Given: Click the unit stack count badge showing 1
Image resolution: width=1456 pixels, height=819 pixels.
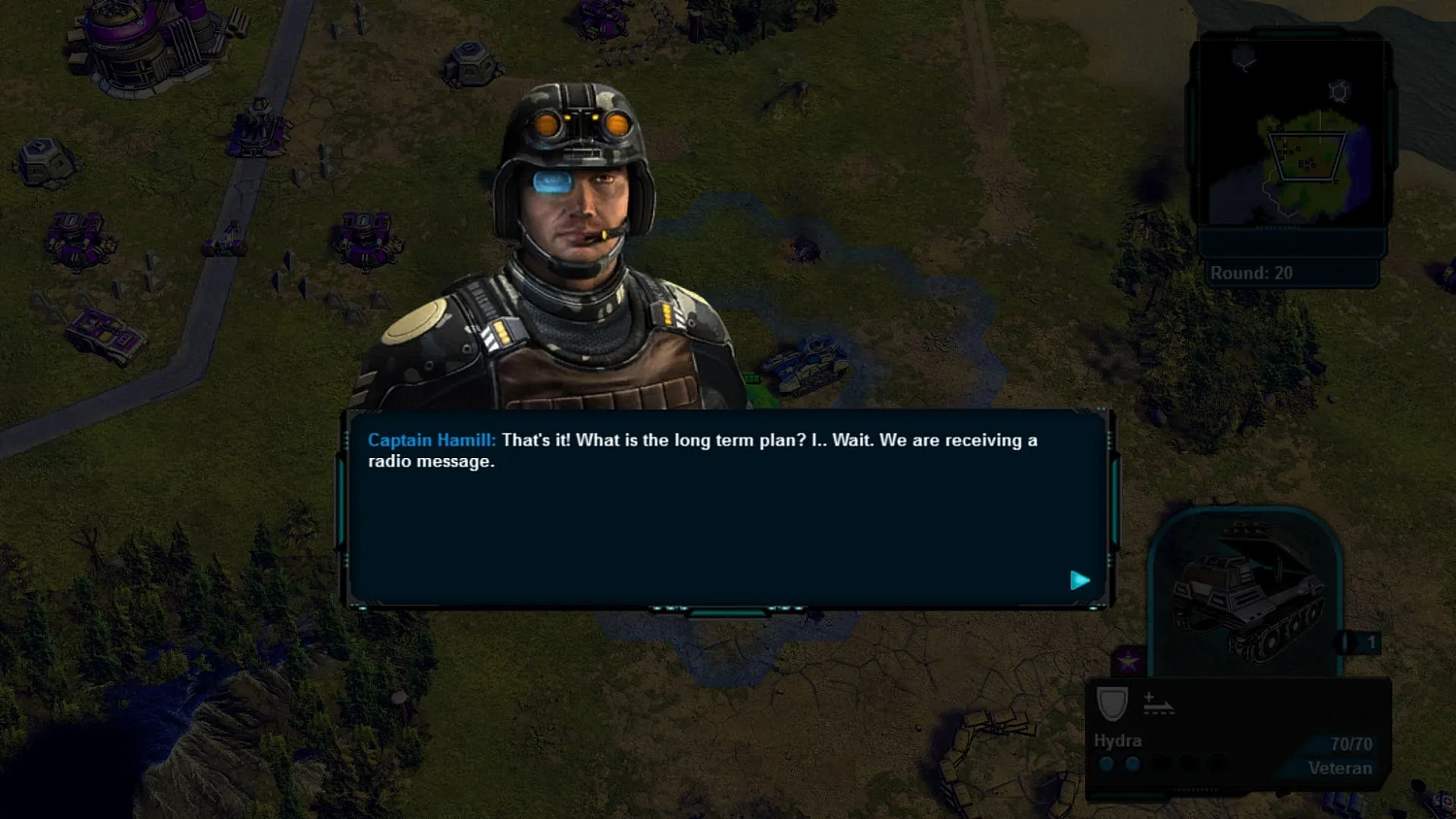Looking at the screenshot, I should tap(1371, 641).
